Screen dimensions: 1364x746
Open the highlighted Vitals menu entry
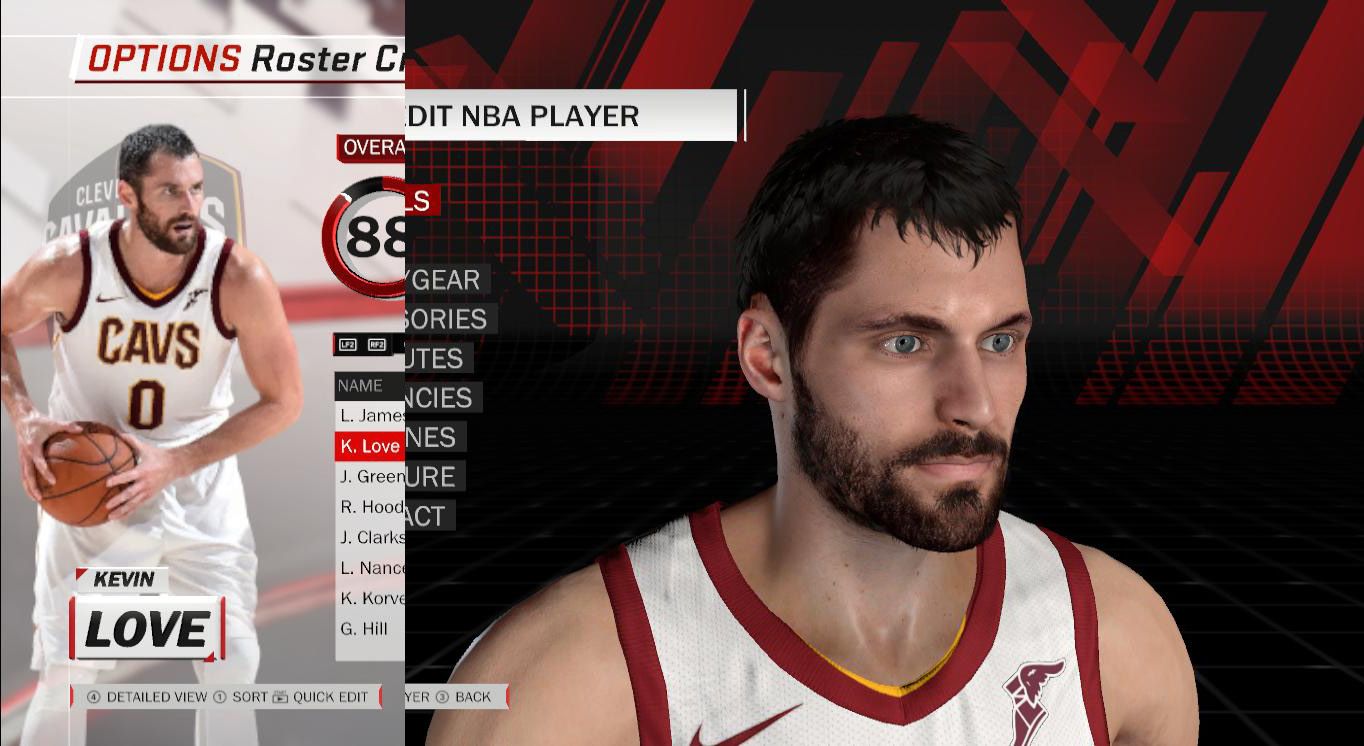point(421,200)
